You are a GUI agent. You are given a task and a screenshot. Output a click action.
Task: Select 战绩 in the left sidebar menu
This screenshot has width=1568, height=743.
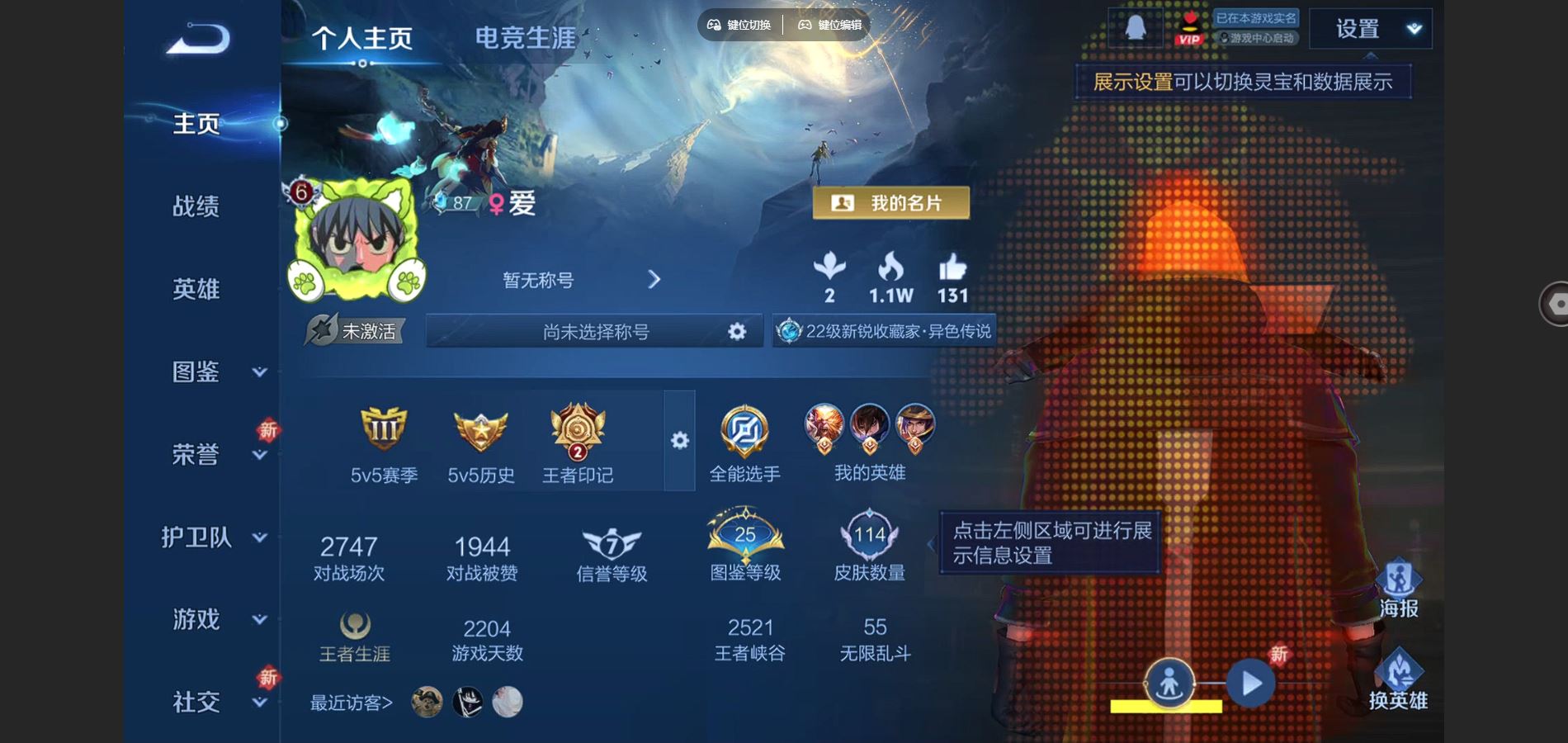196,208
